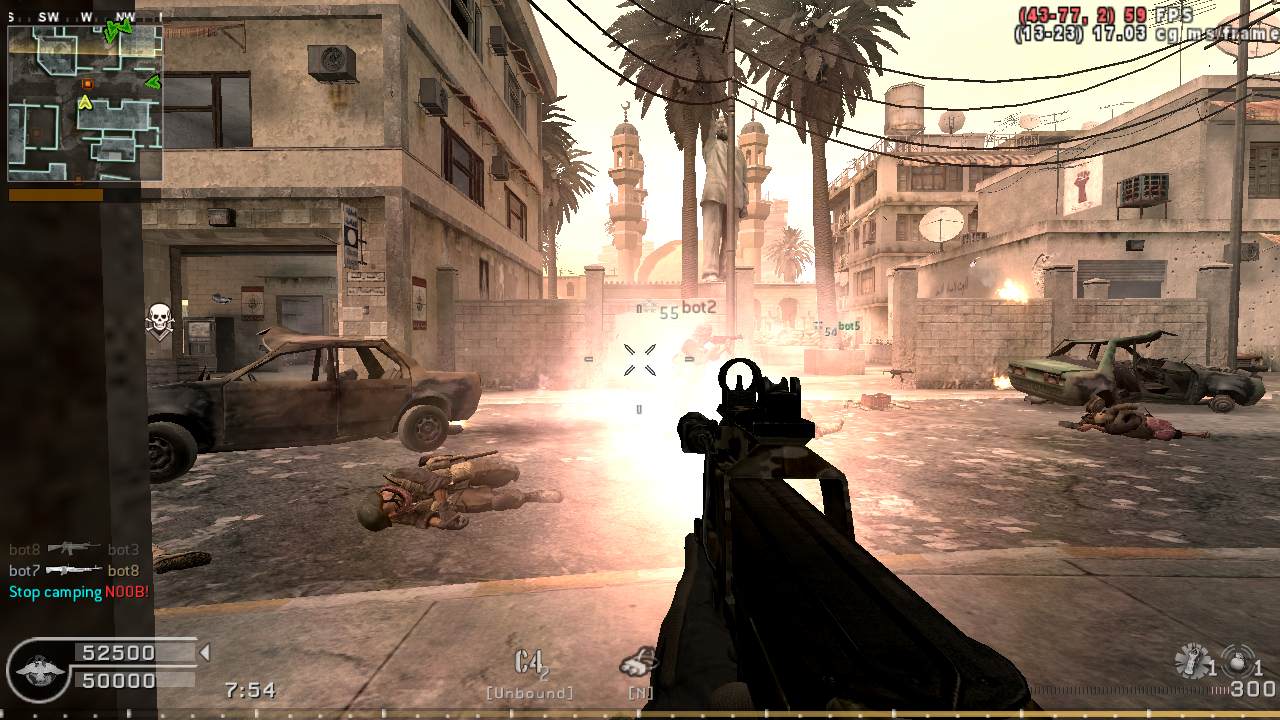Screen dimensions: 1280x720
Task: Select the yellow player arrow on minimap
Action: pos(85,102)
